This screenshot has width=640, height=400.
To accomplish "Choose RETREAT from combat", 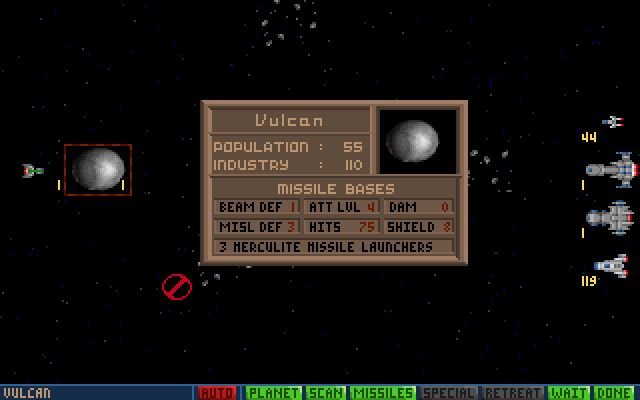I will (x=513, y=393).
